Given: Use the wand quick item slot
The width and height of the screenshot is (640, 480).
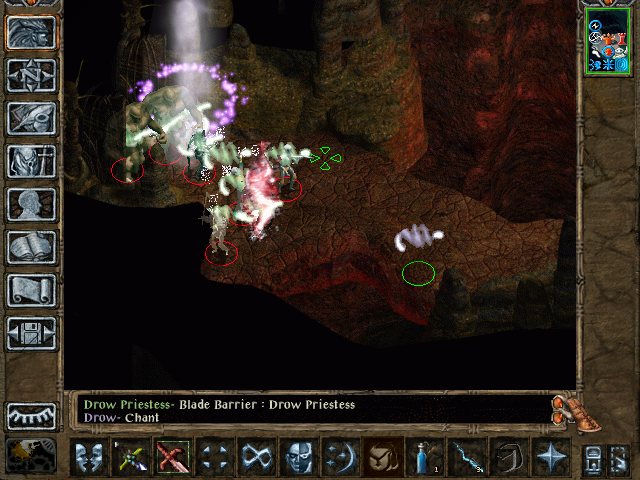Looking at the screenshot, I should pyautogui.click(x=466, y=457).
